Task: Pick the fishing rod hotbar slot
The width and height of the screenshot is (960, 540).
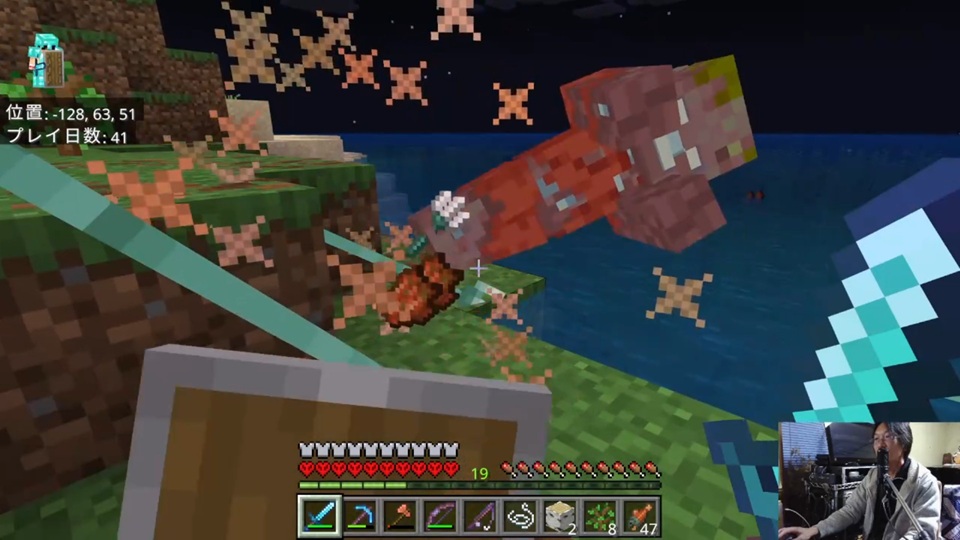Action: pos(479,516)
